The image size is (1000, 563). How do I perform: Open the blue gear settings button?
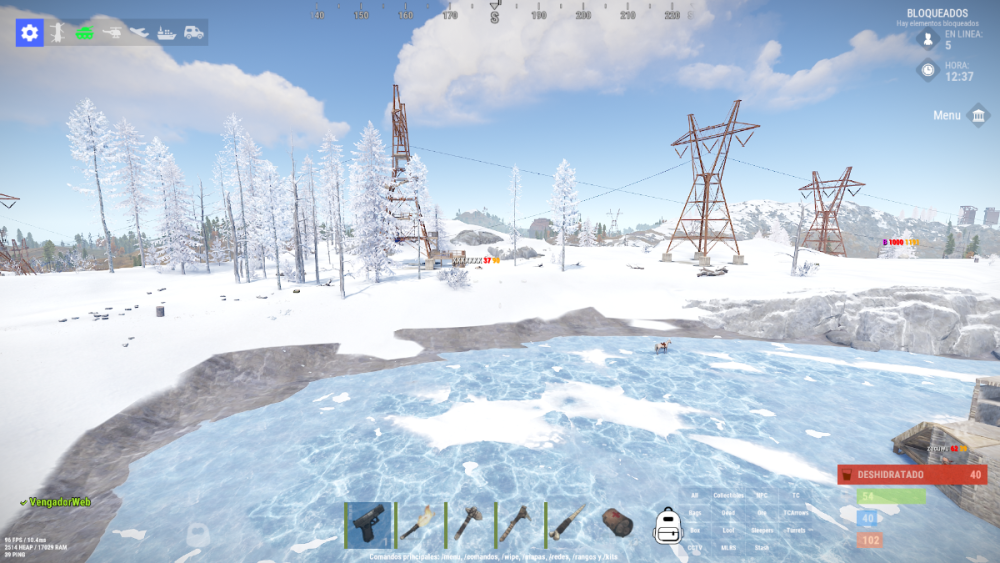[29, 33]
